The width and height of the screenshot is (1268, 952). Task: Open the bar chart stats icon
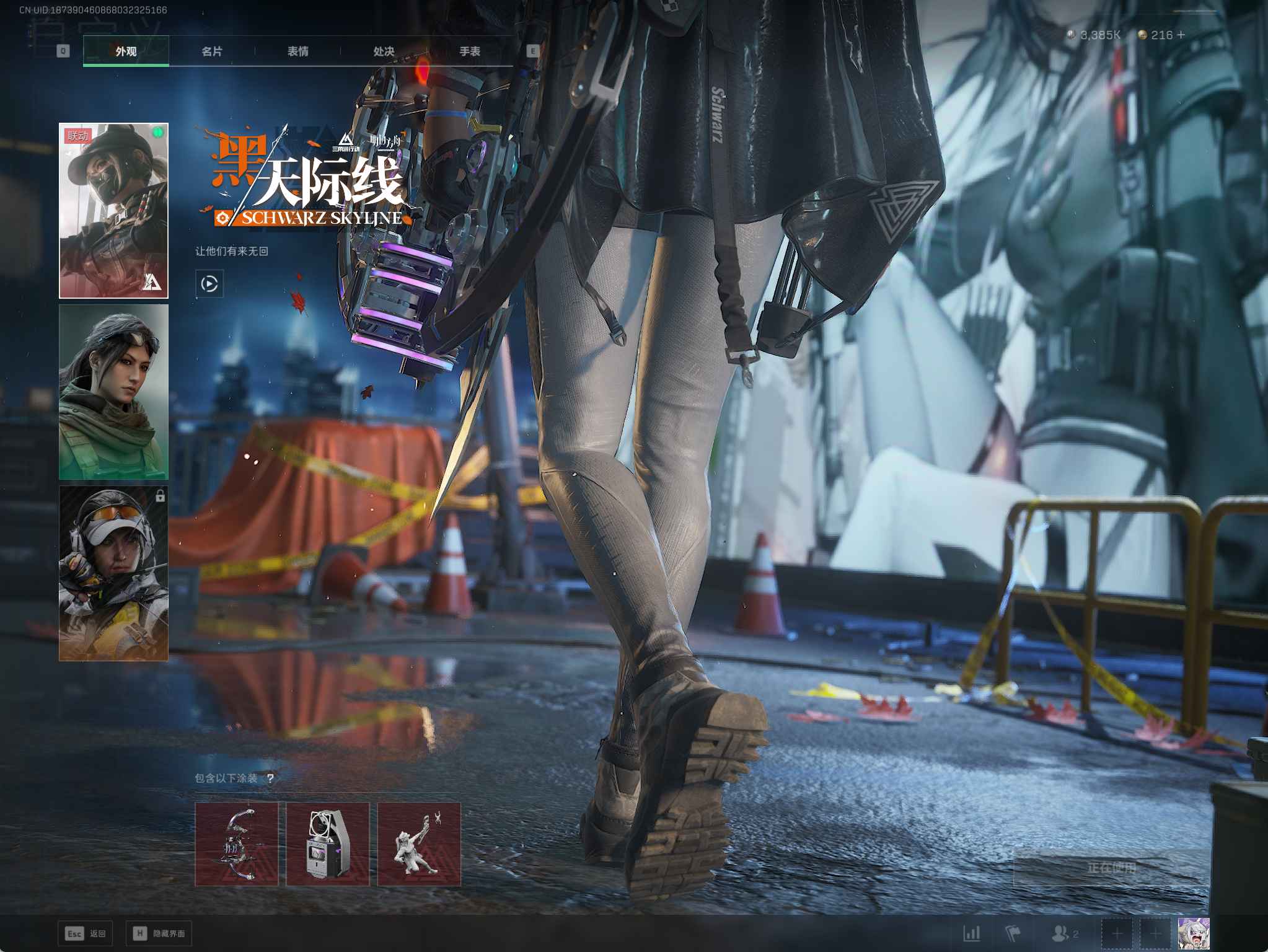click(972, 933)
